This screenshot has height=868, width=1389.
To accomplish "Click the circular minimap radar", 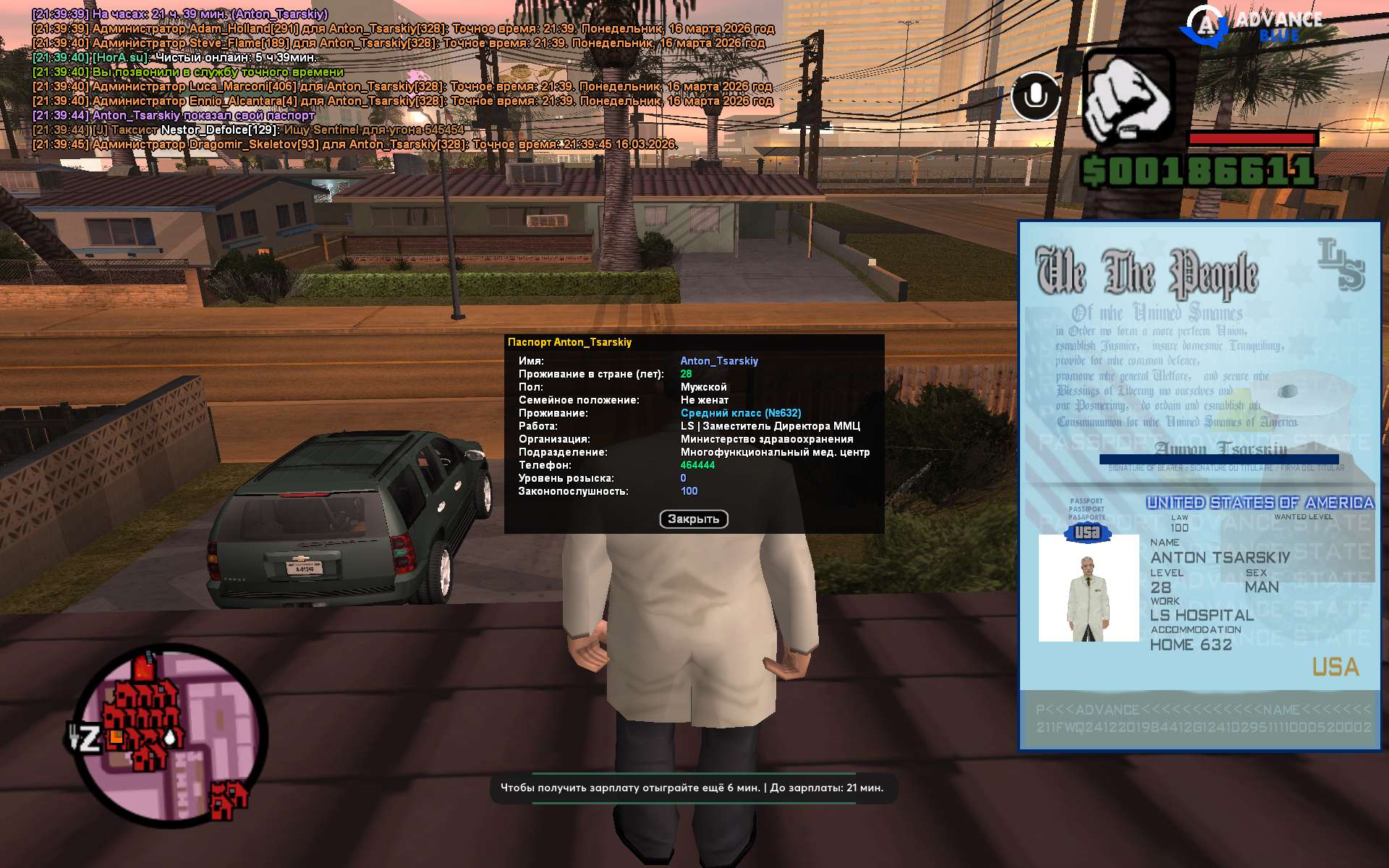I will [x=171, y=732].
